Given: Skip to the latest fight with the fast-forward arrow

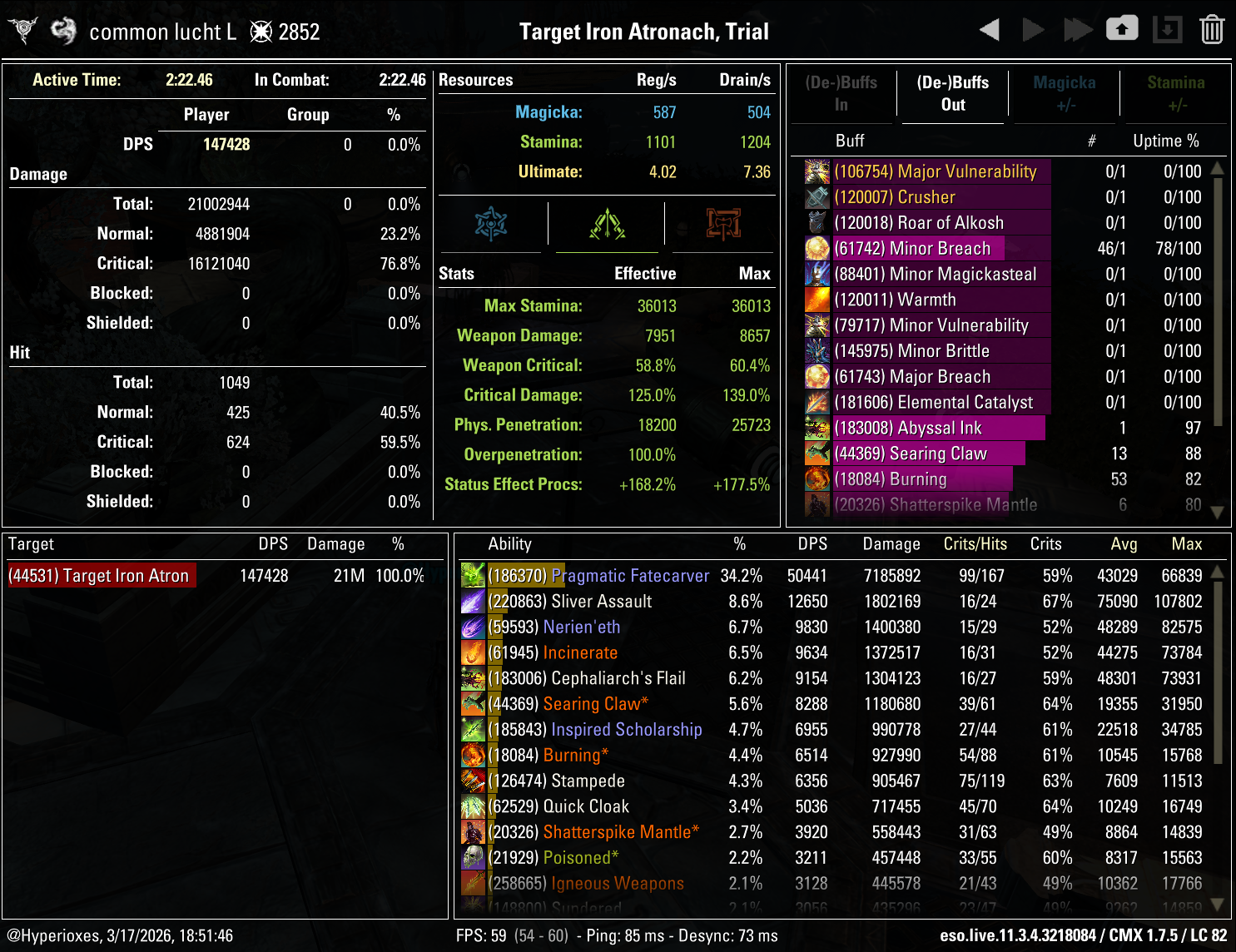Looking at the screenshot, I should pyautogui.click(x=1079, y=28).
